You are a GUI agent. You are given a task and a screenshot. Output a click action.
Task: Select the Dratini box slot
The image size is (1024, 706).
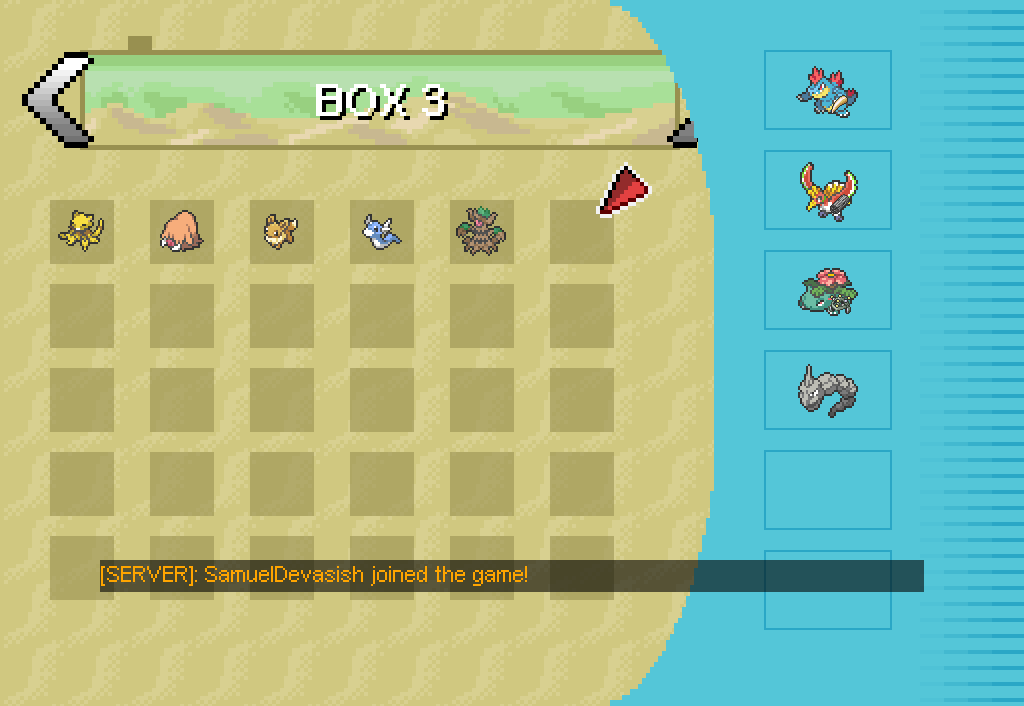point(381,231)
